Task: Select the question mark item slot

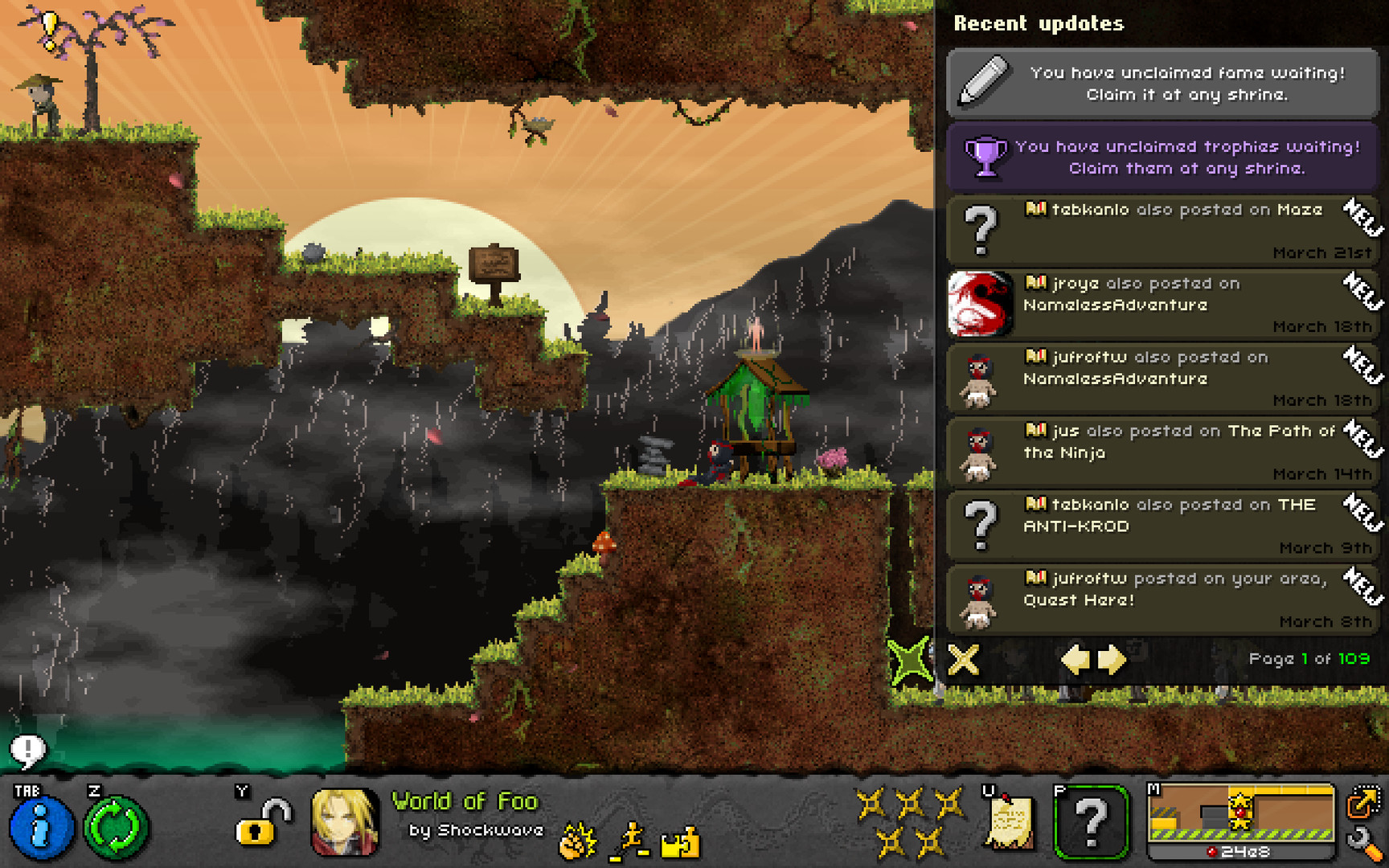Action: coord(1091,822)
